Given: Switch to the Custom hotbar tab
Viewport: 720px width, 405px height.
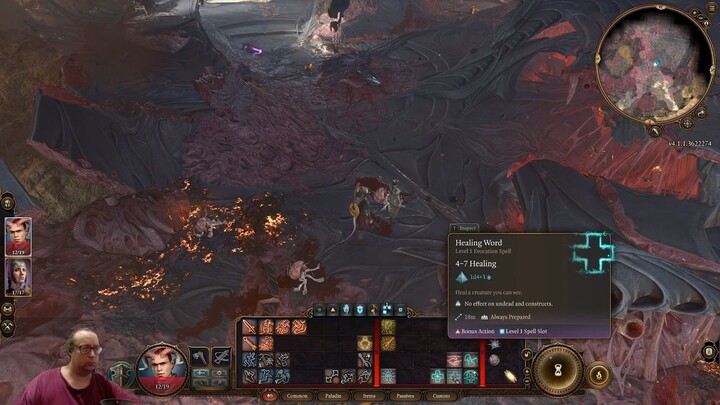Looking at the screenshot, I should (x=441, y=396).
